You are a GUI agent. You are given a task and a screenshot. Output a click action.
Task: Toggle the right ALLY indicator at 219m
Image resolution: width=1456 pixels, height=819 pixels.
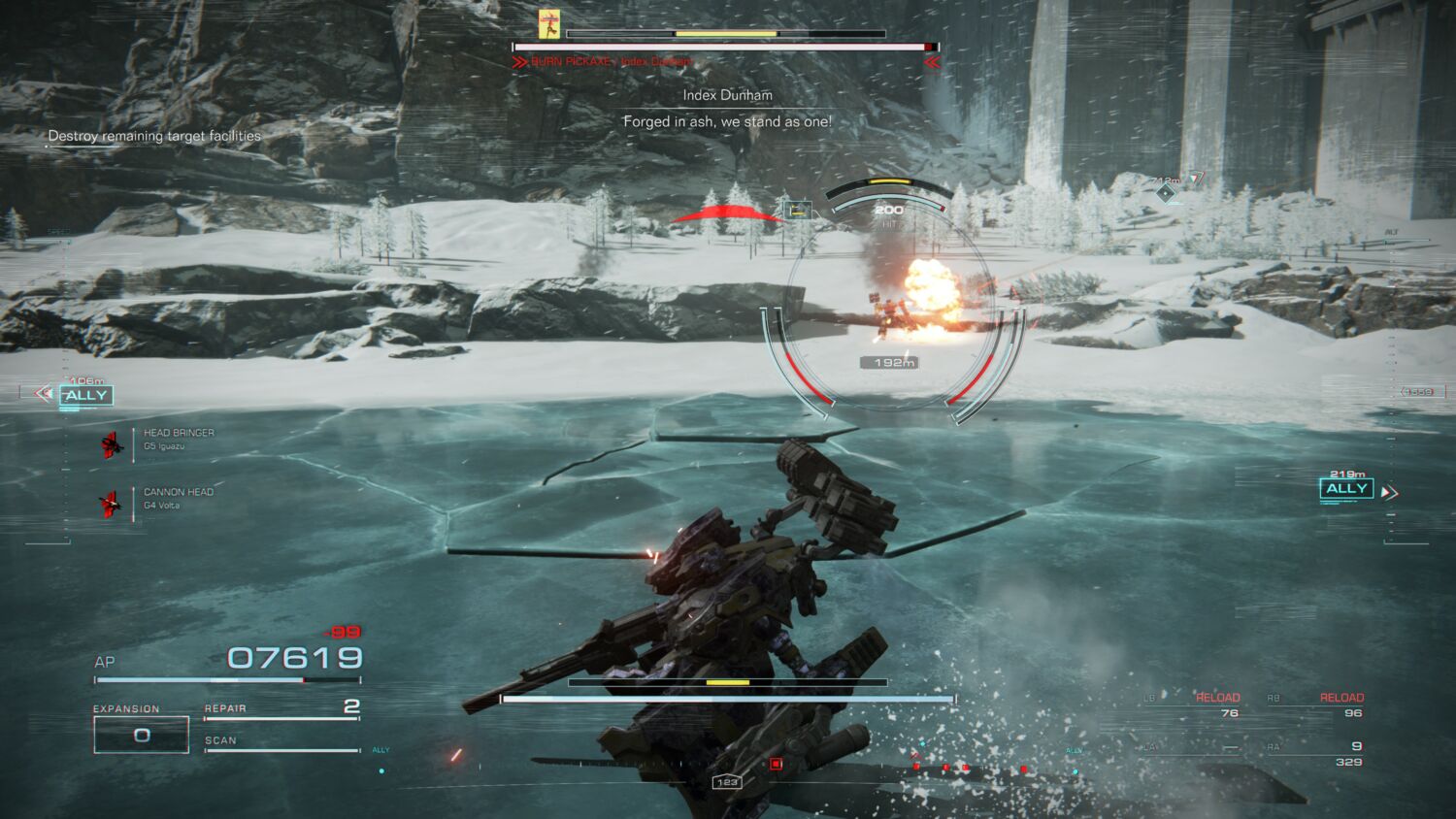click(x=1346, y=488)
